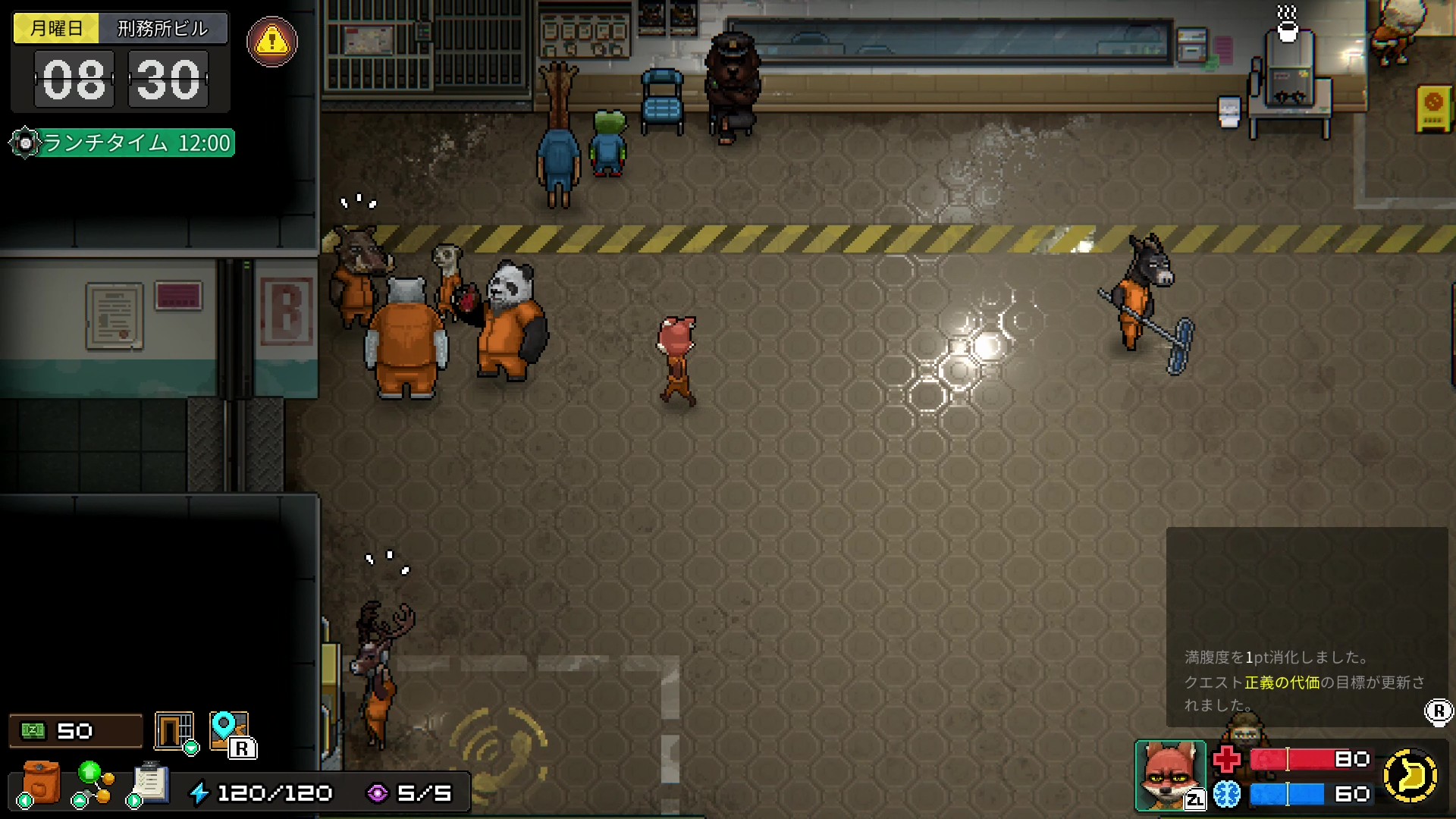Click the yellow warning alert icon

click(272, 42)
